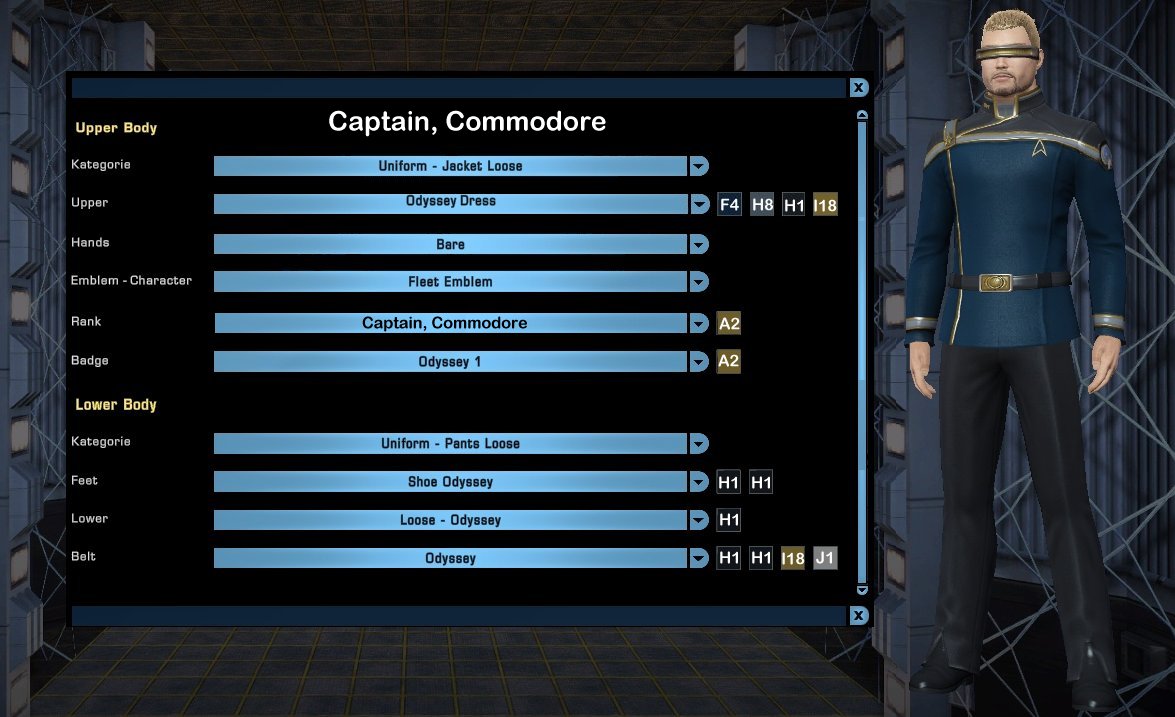The width and height of the screenshot is (1175, 717).
Task: Open the upper body Kategorie dropdown
Action: [699, 166]
